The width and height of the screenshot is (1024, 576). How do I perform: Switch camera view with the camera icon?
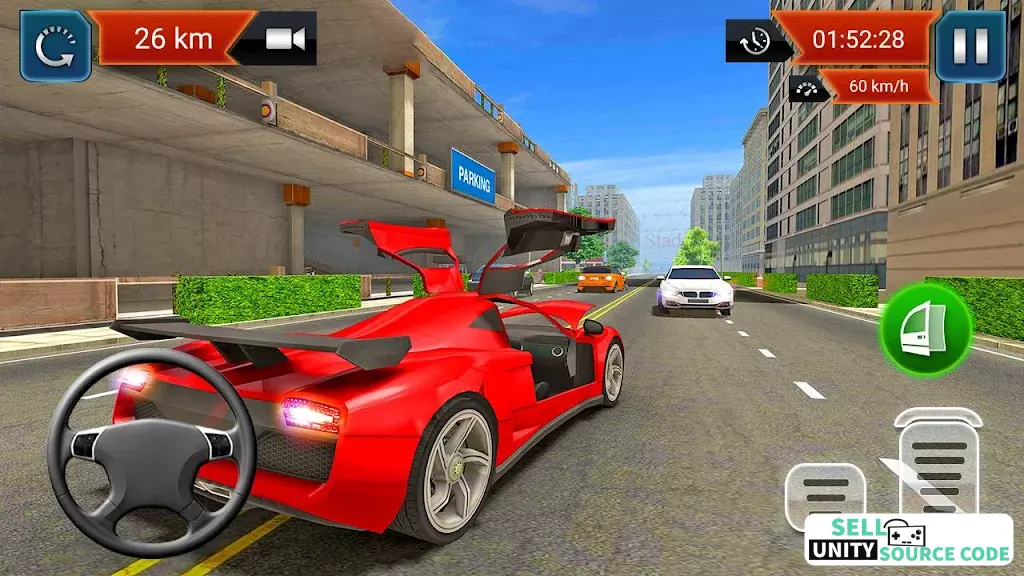click(x=284, y=39)
